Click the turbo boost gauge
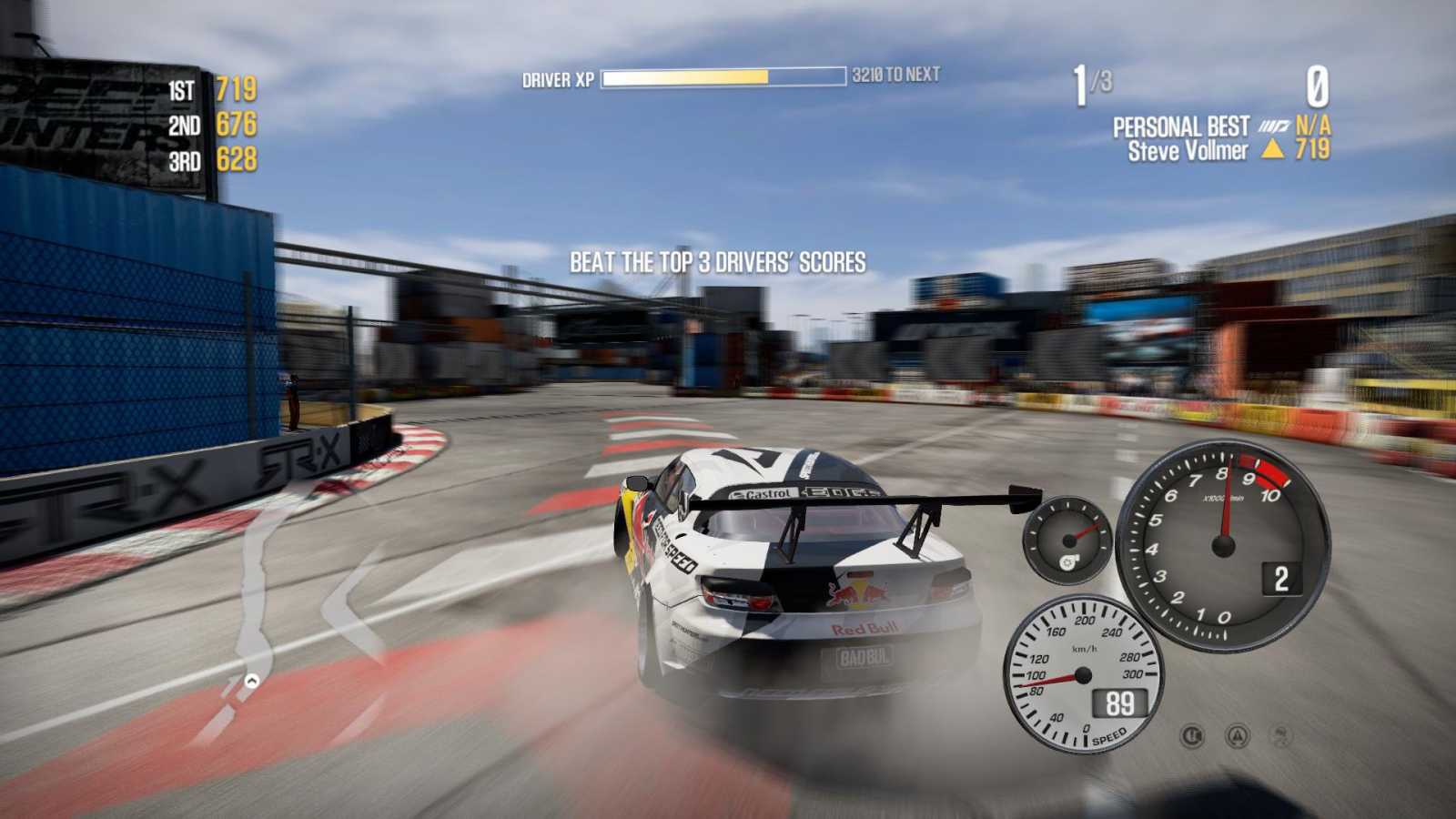1456x819 pixels. 1067,541
